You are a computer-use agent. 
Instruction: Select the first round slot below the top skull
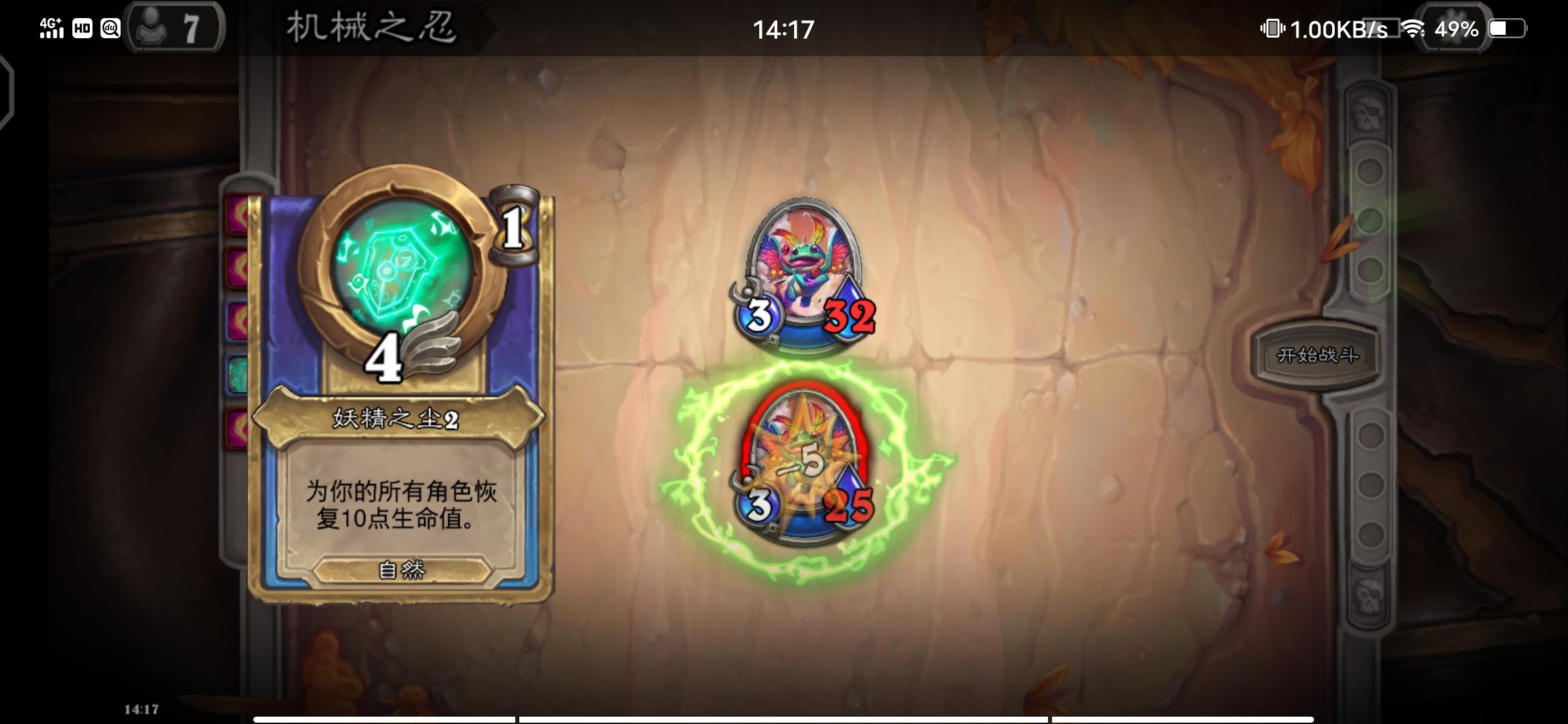(x=1370, y=170)
